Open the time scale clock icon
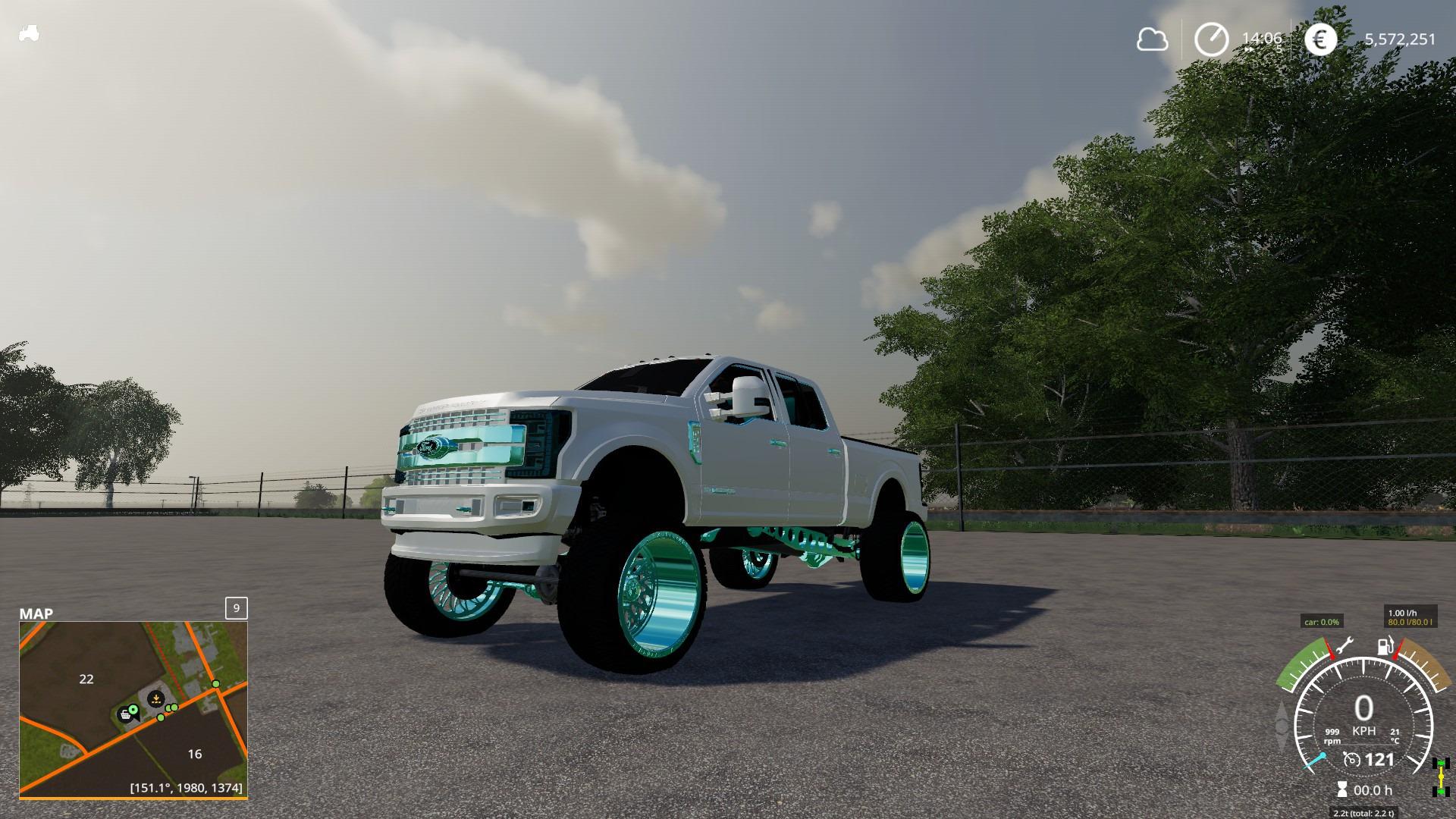1456x819 pixels. [1212, 39]
